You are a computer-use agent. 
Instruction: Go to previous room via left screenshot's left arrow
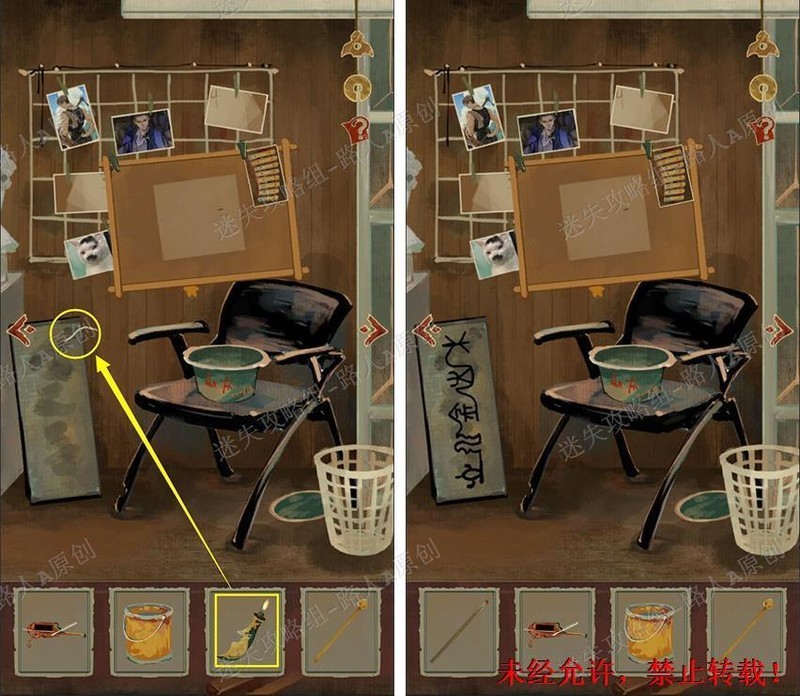tap(18, 328)
